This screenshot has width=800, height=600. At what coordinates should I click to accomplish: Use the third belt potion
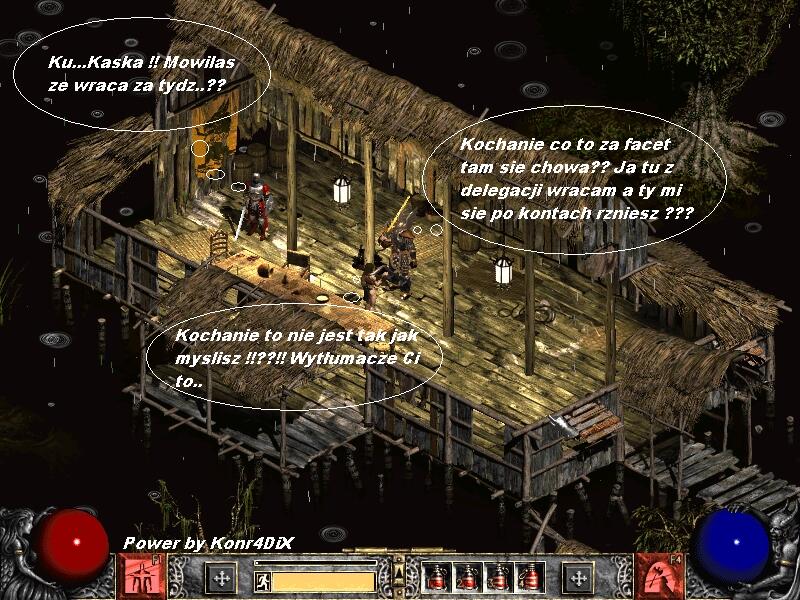[x=497, y=577]
